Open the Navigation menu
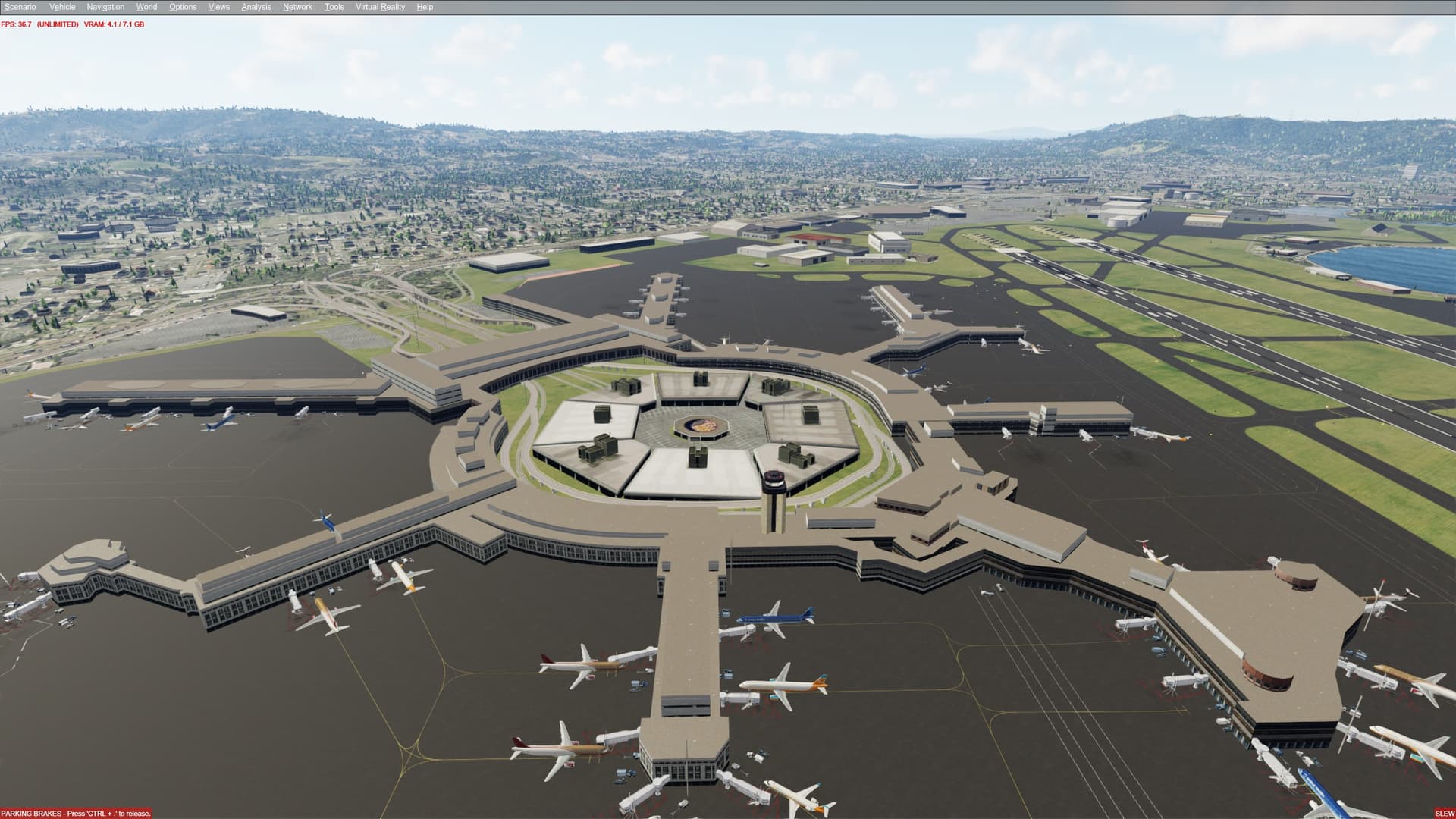This screenshot has height=819, width=1456. (x=105, y=6)
